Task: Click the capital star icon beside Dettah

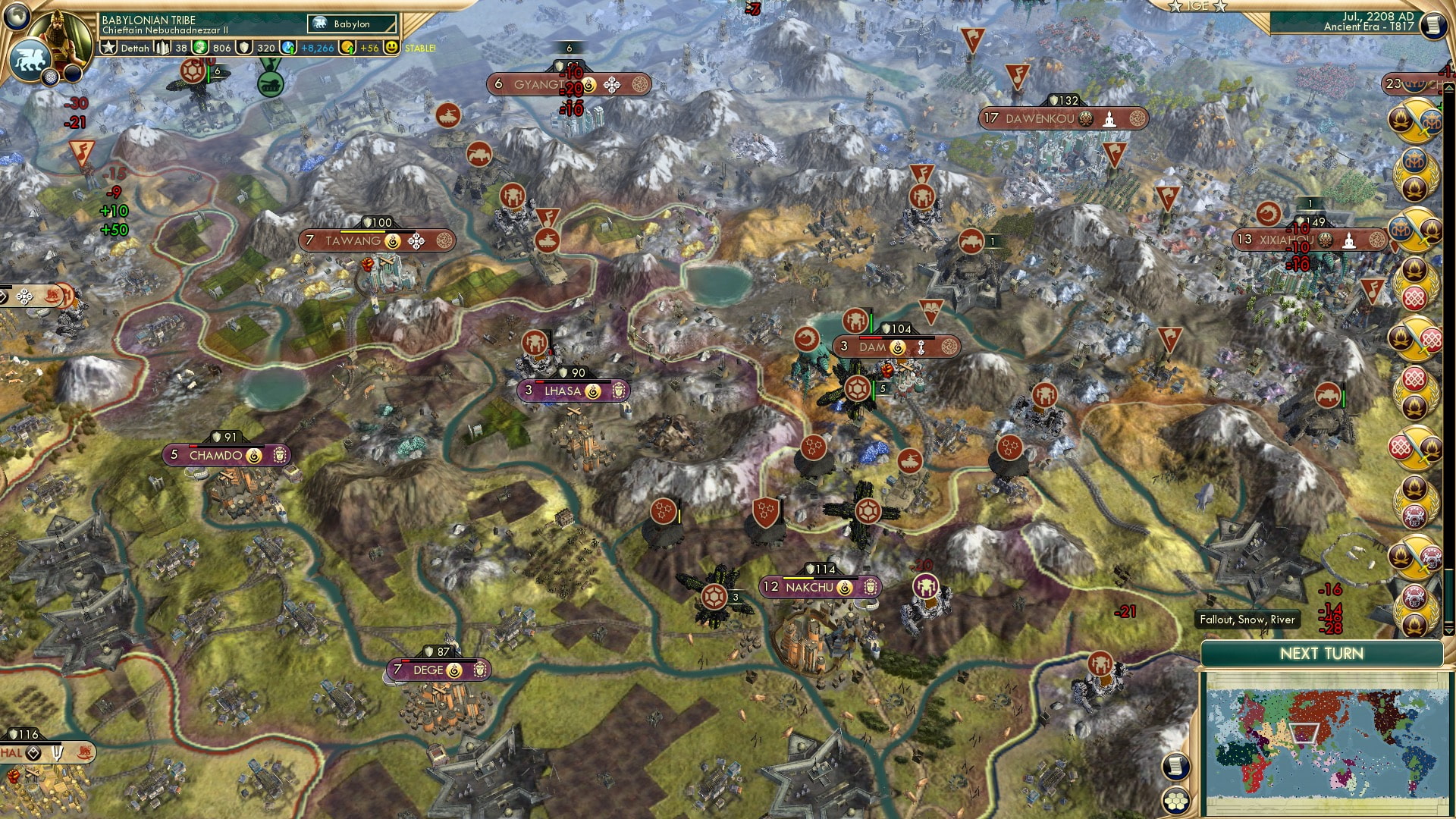Action: pos(108,47)
